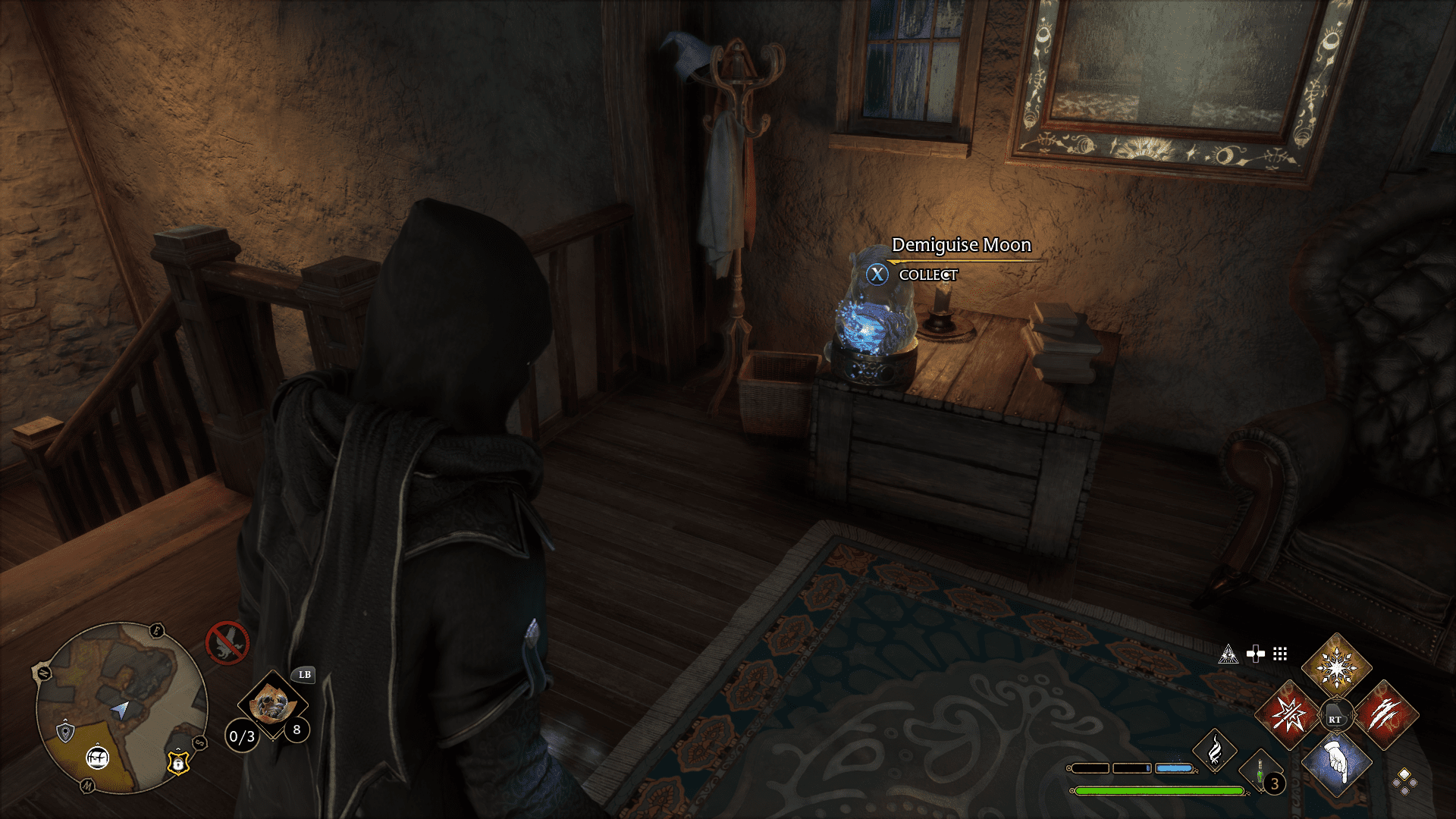Cast the Glacius snowflake spell
The image size is (1456, 819).
click(1336, 668)
